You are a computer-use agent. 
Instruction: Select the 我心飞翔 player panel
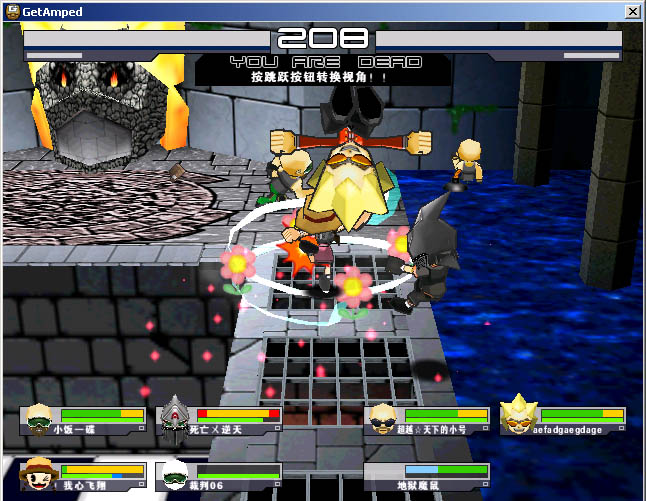tap(84, 476)
